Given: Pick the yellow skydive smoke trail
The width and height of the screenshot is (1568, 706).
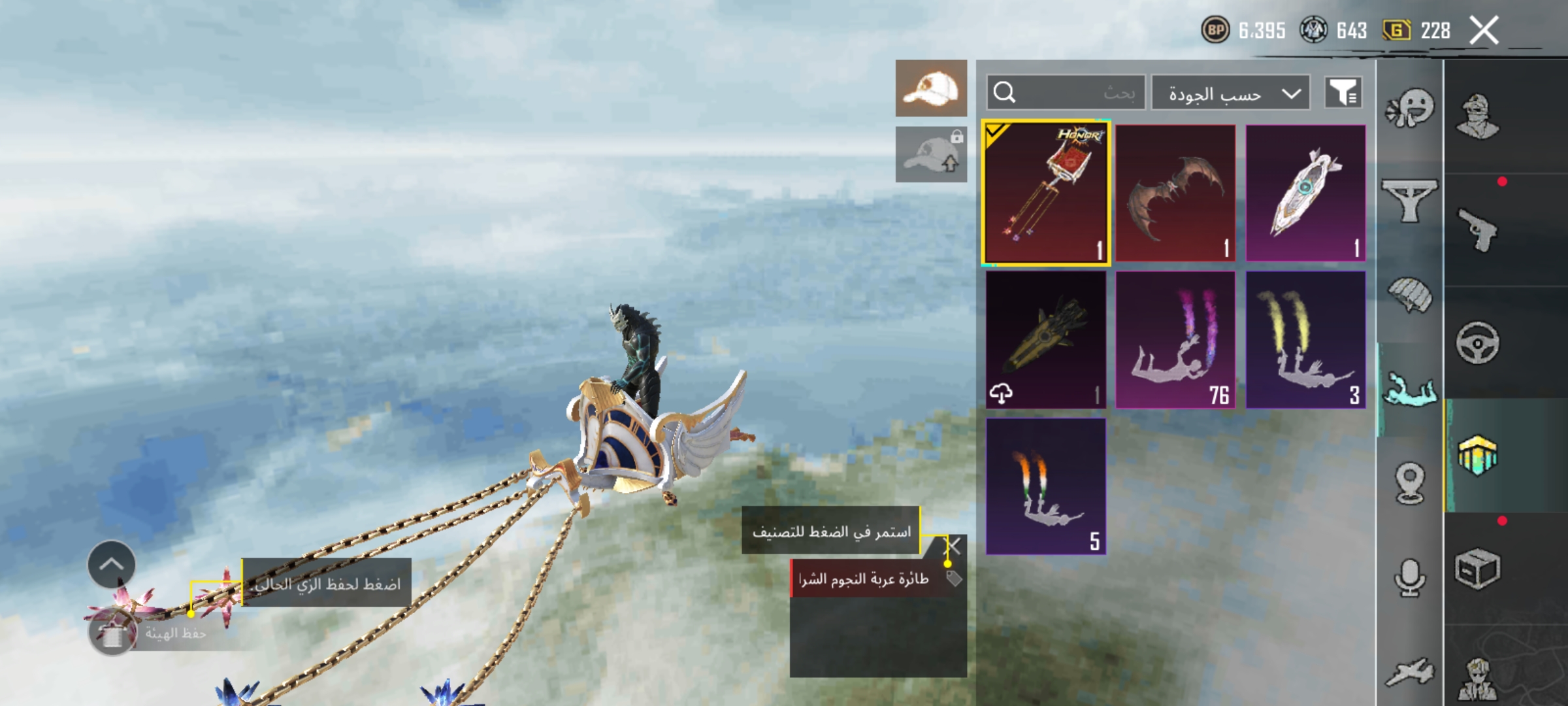Looking at the screenshot, I should pyautogui.click(x=1305, y=340).
